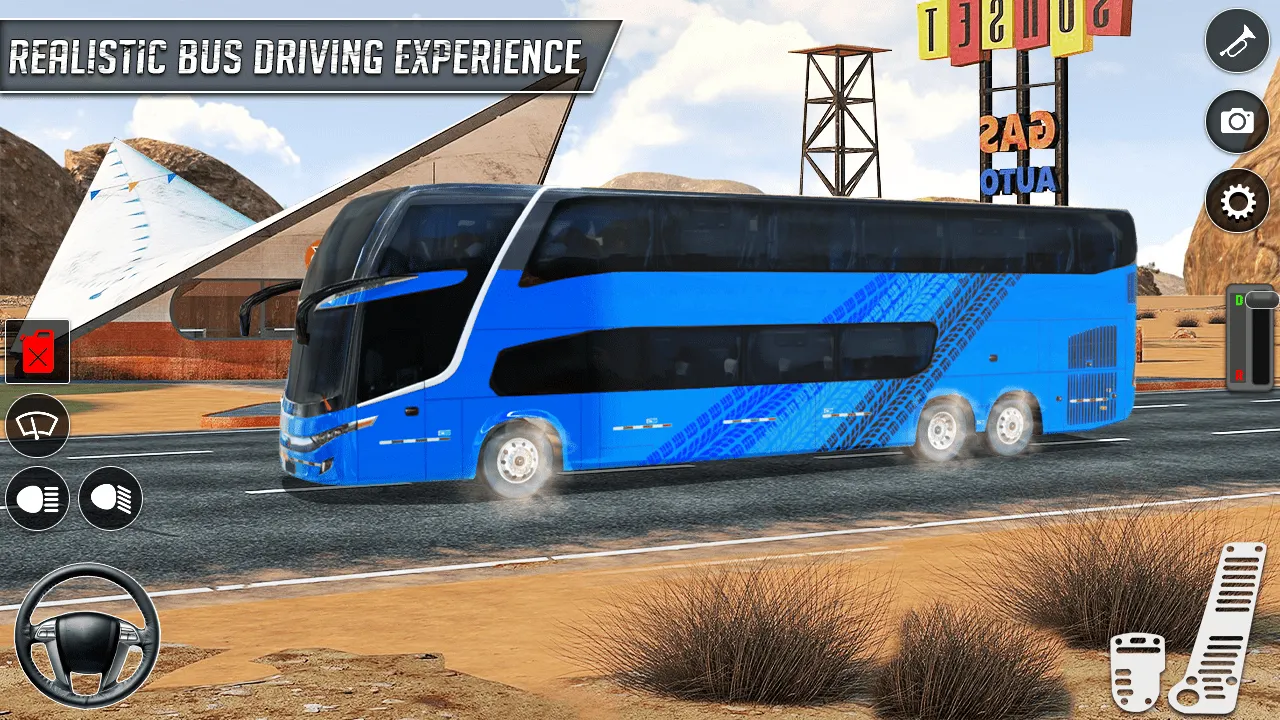The image size is (1280, 720).
Task: Select Reverse gear R
Action: [1240, 373]
